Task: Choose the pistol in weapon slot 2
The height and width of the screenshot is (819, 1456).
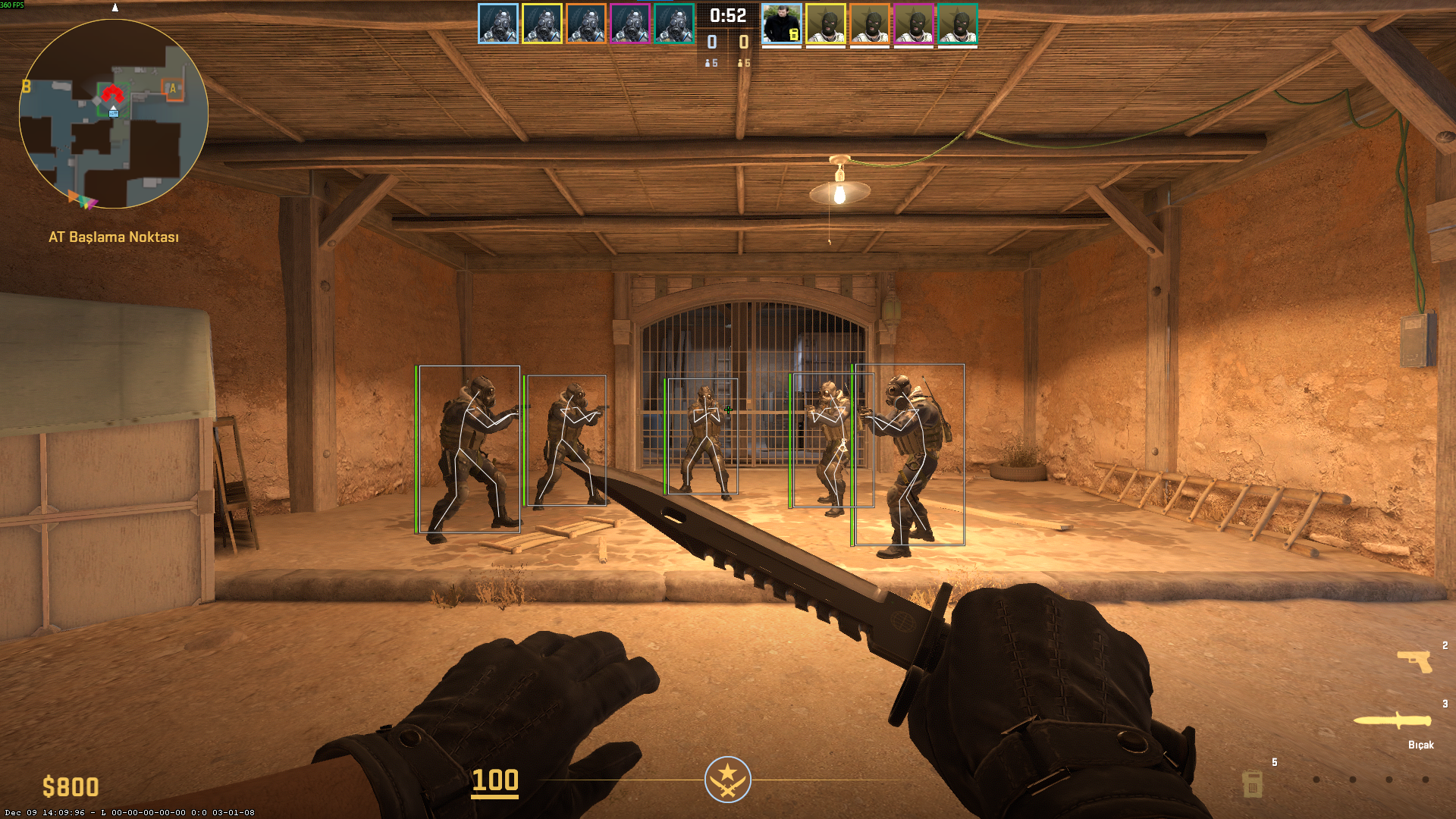Action: coord(1415,661)
